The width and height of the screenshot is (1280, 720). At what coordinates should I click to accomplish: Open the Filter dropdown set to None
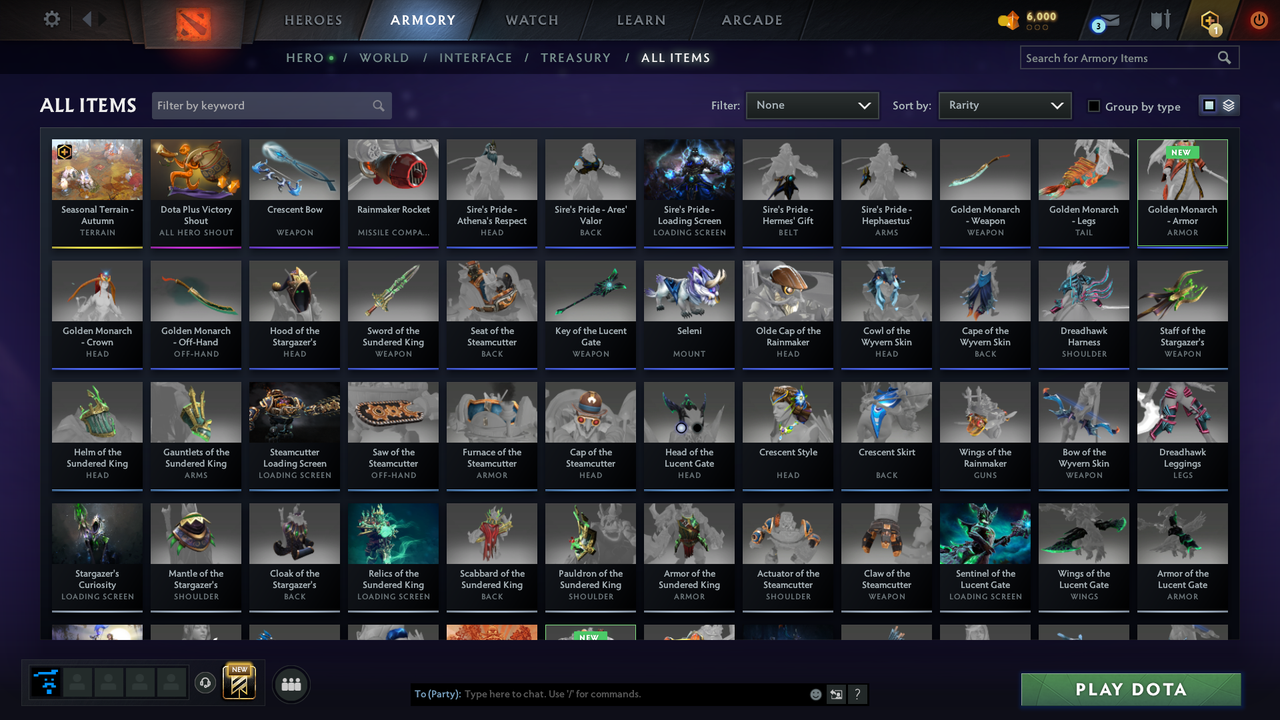point(812,105)
